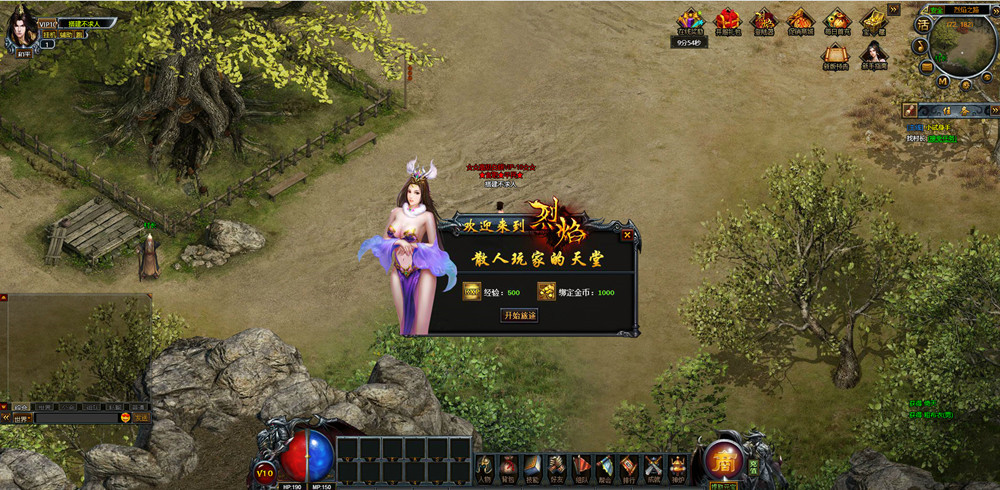Open the 背包 bag from the bottom bar
This screenshot has height=490, width=1000.
509,466
